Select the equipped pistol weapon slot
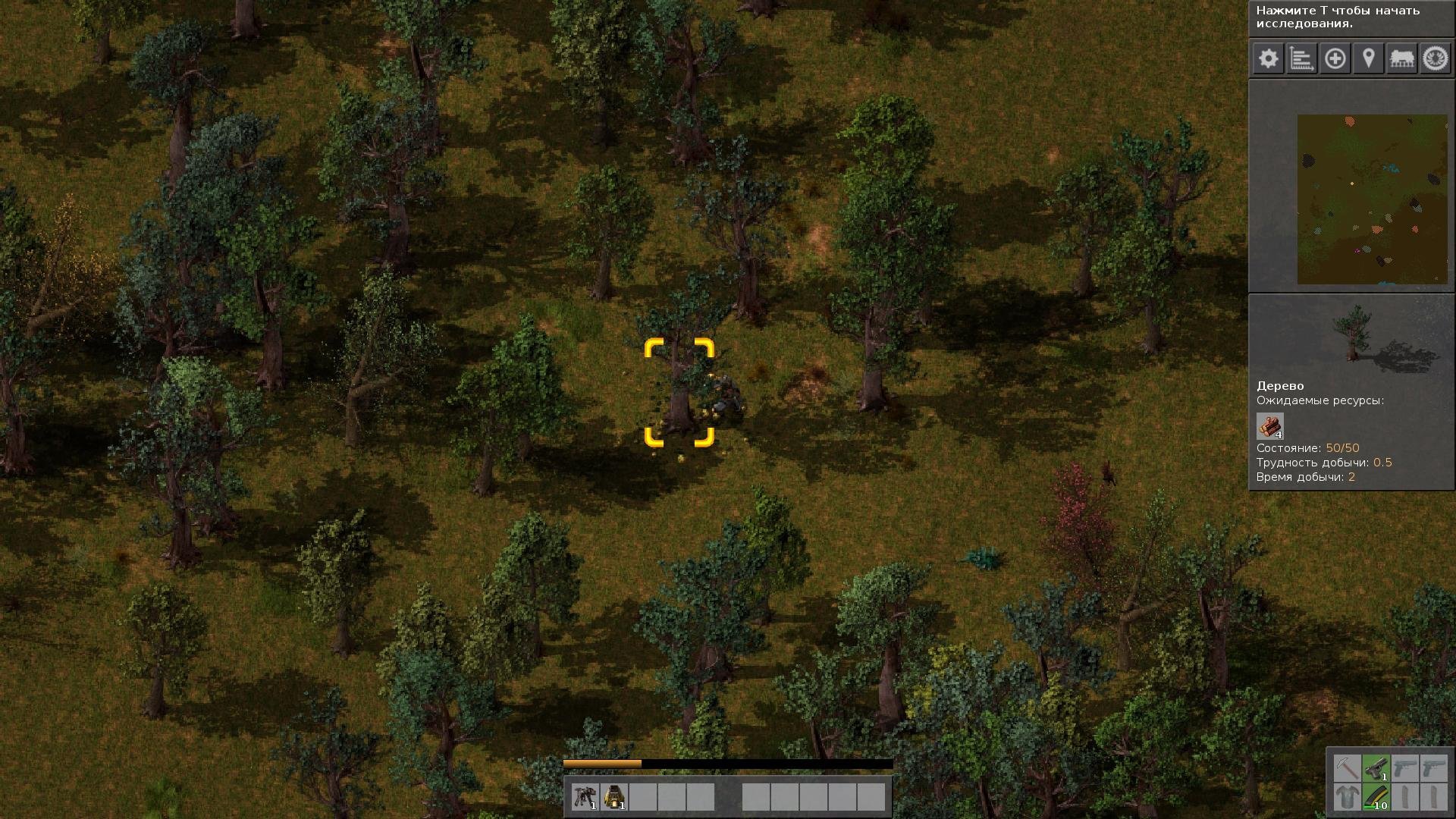The image size is (1456, 819). click(1376, 768)
